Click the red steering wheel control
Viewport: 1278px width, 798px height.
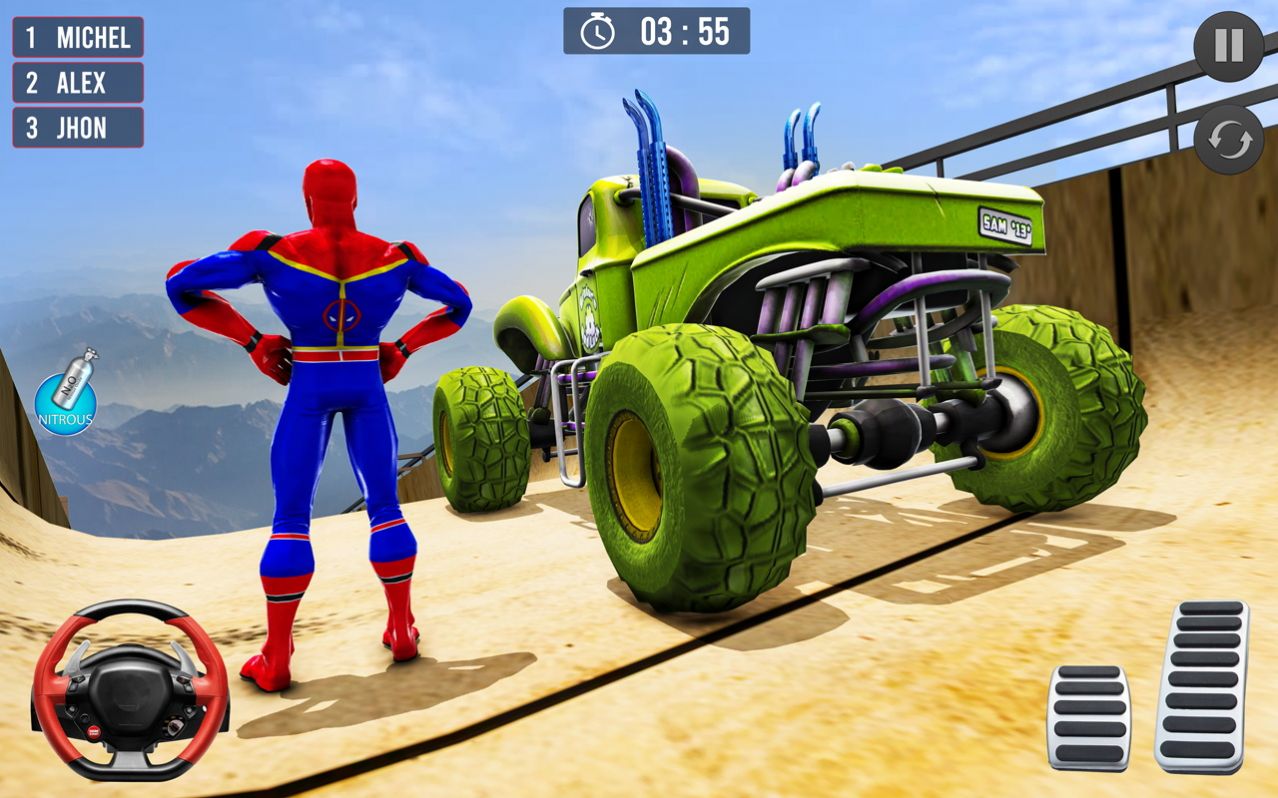130,689
